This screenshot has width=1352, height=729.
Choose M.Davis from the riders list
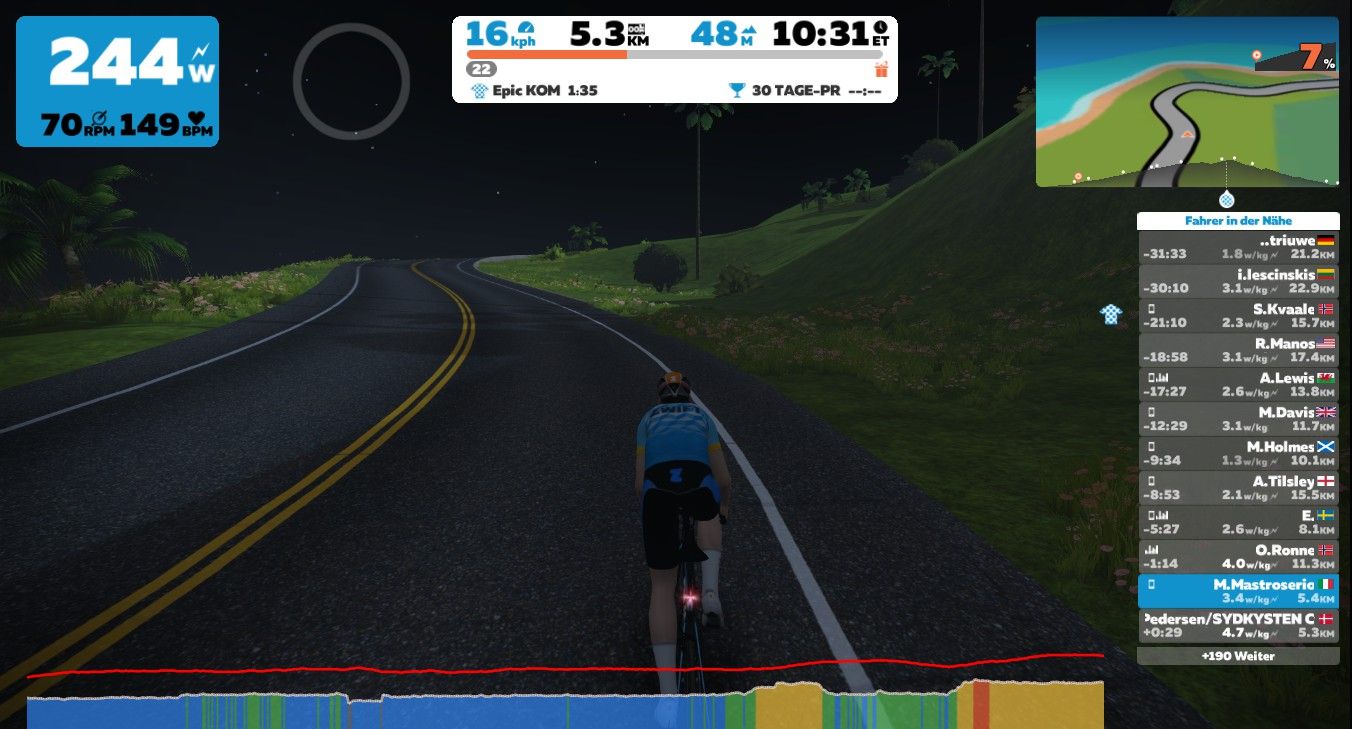point(1238,419)
